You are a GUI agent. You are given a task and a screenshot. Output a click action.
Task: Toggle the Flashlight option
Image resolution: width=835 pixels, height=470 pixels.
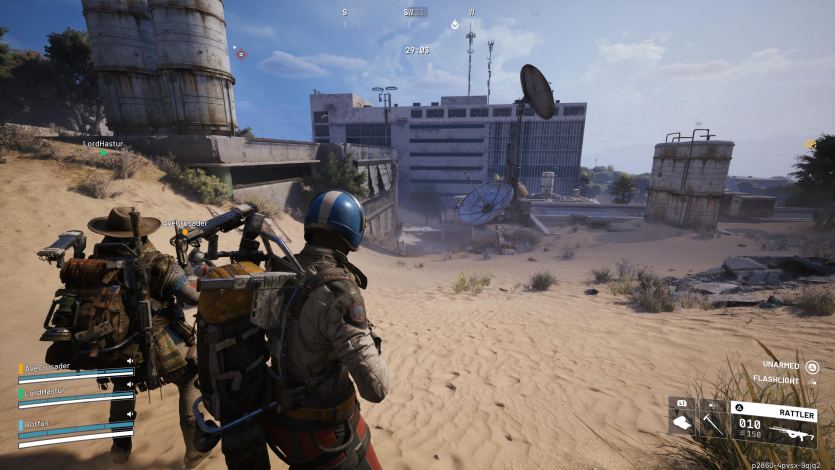[x=812, y=381]
